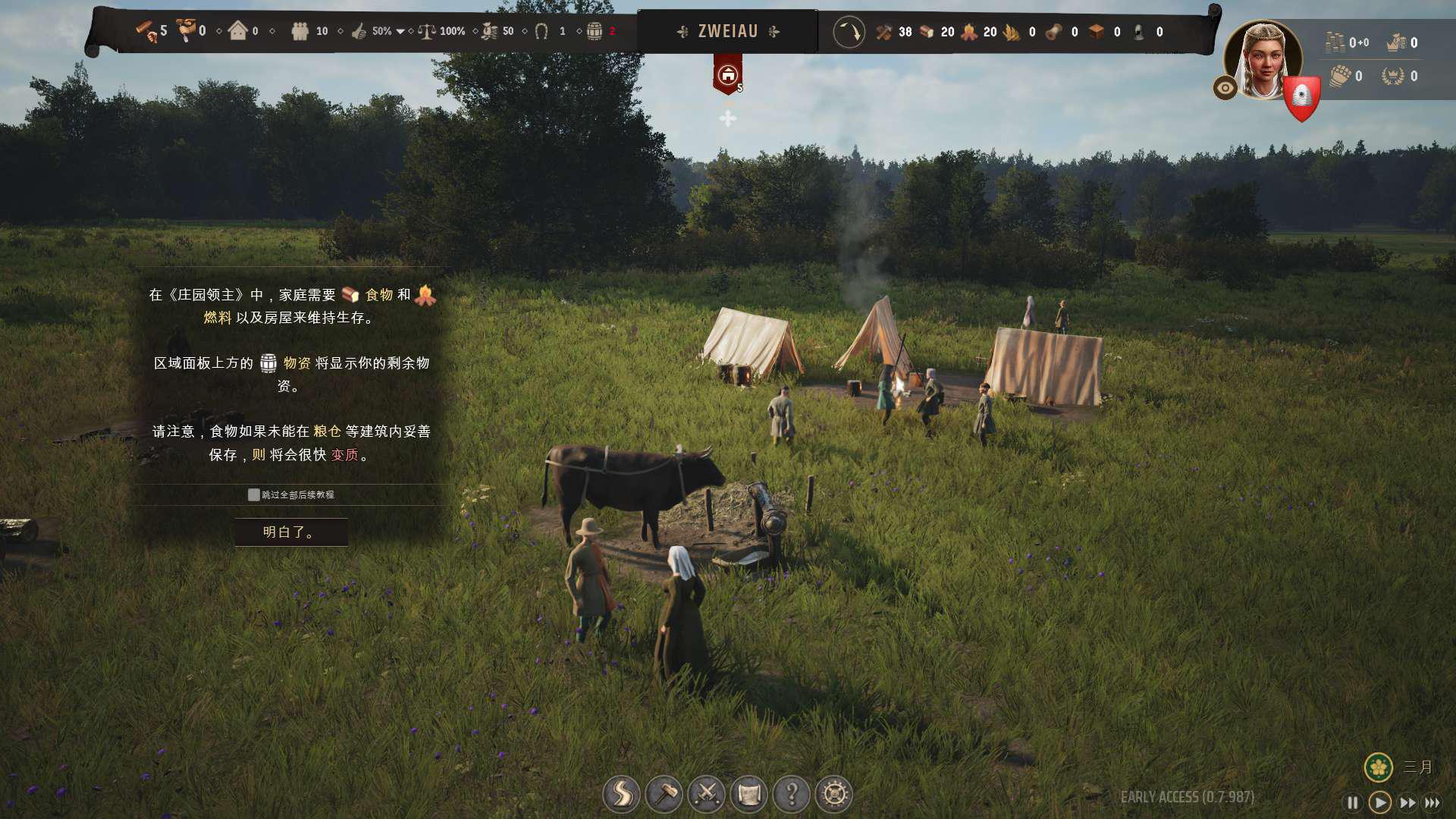Open the red coat of arms shield

pos(1302,97)
